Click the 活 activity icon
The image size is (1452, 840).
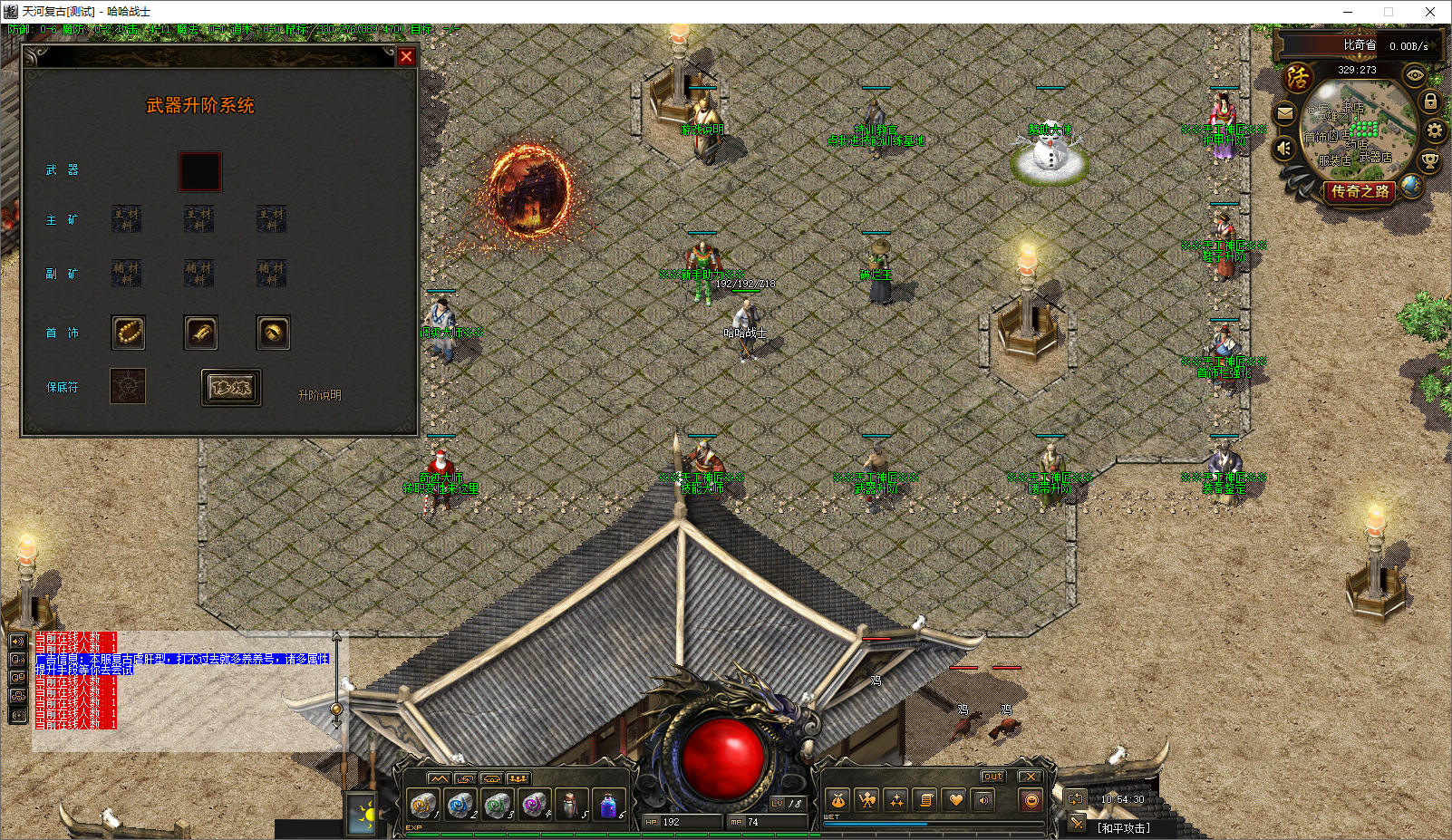point(1298,77)
